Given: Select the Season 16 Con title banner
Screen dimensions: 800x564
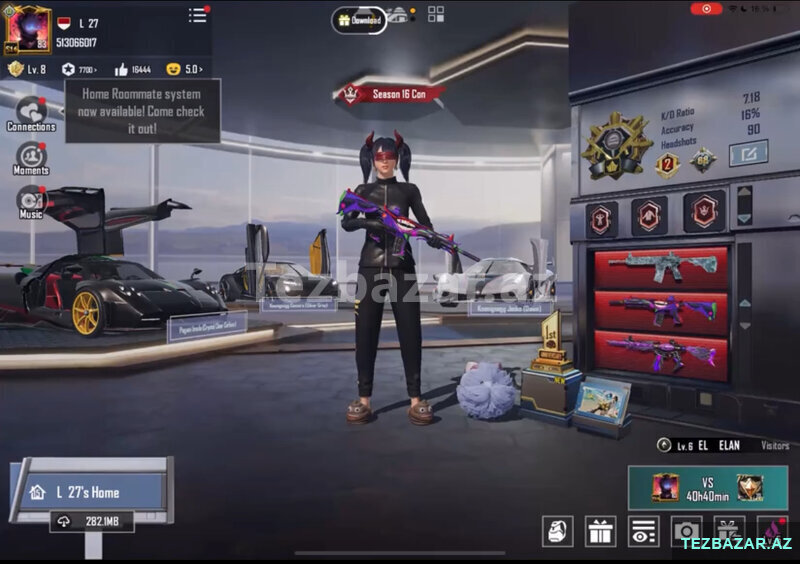Looking at the screenshot, I should coord(391,95).
